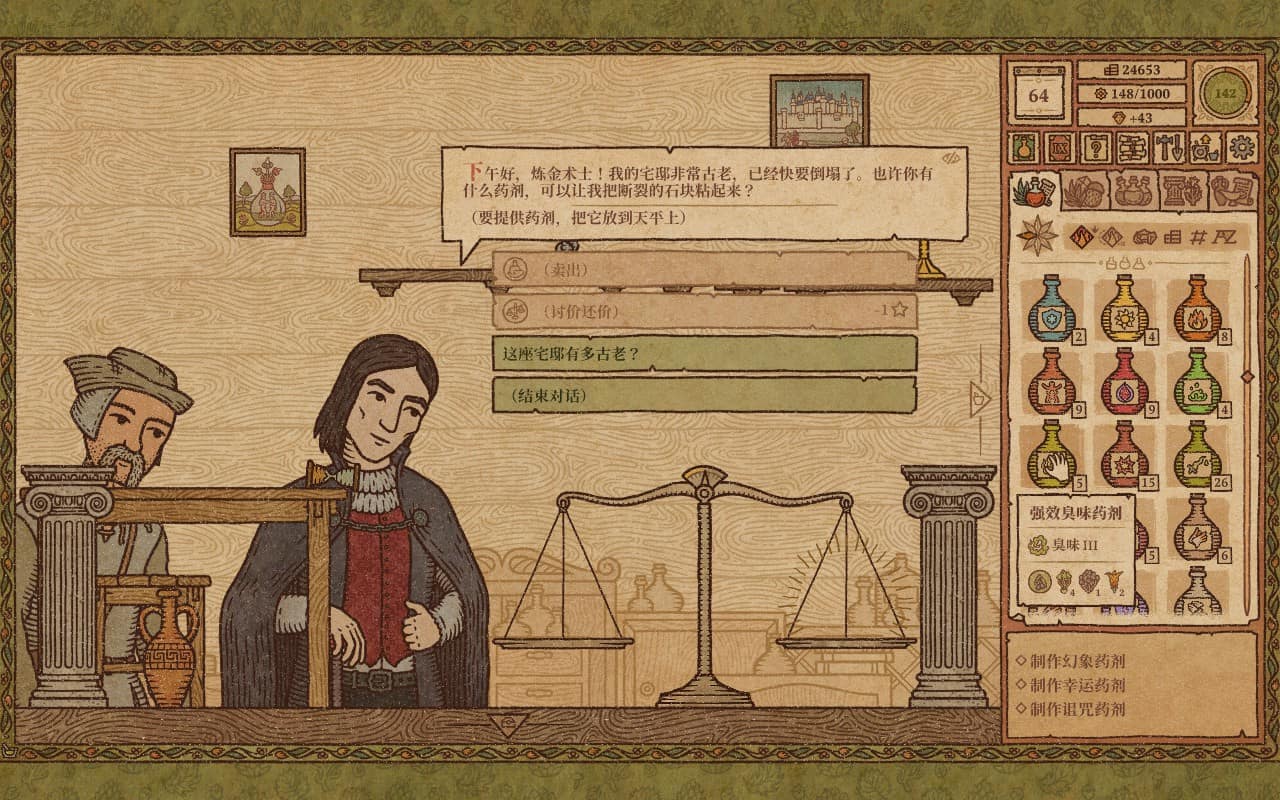
Task: Open the question mark help book
Action: [x=1097, y=148]
